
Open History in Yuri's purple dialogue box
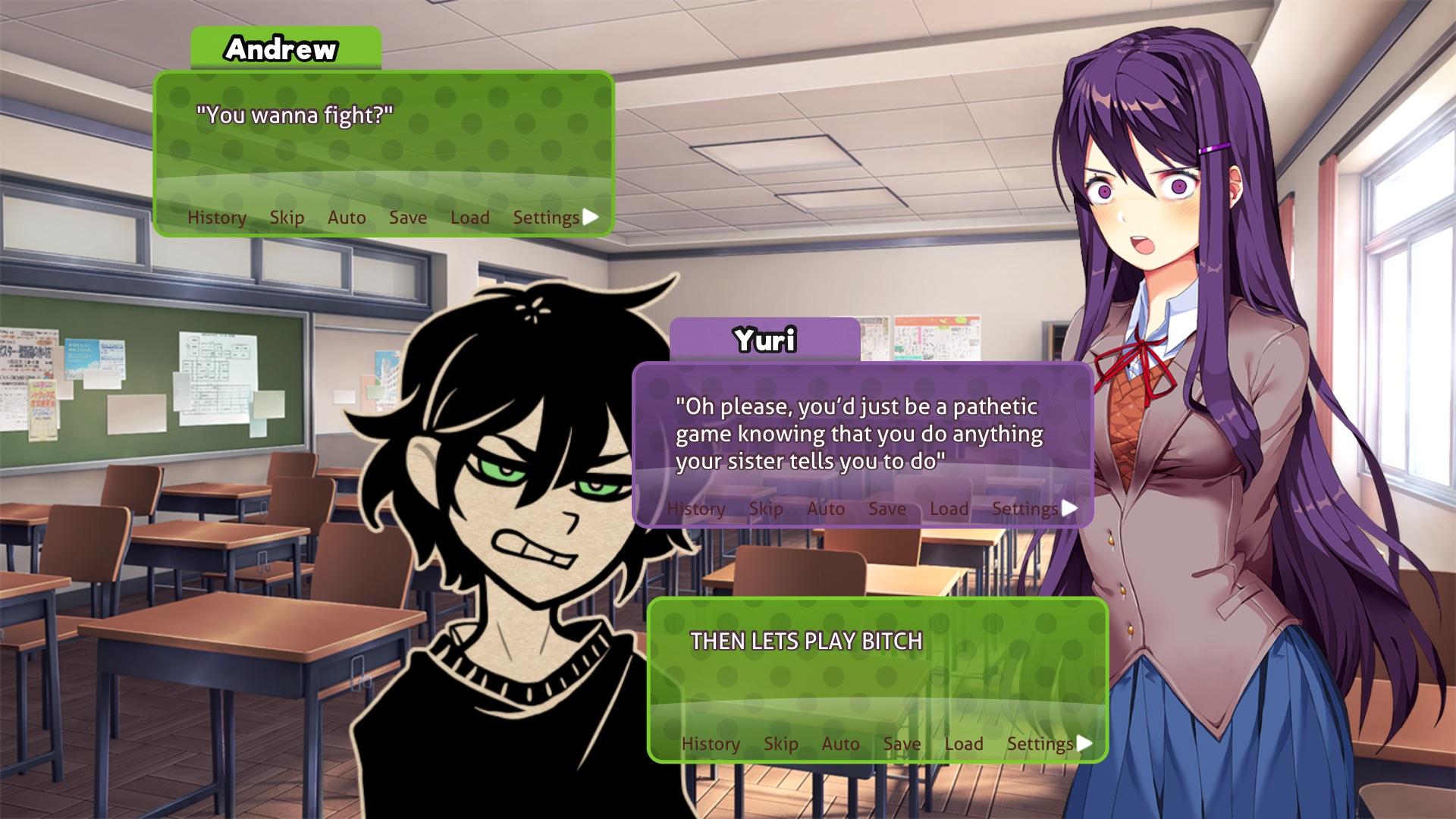[x=696, y=509]
